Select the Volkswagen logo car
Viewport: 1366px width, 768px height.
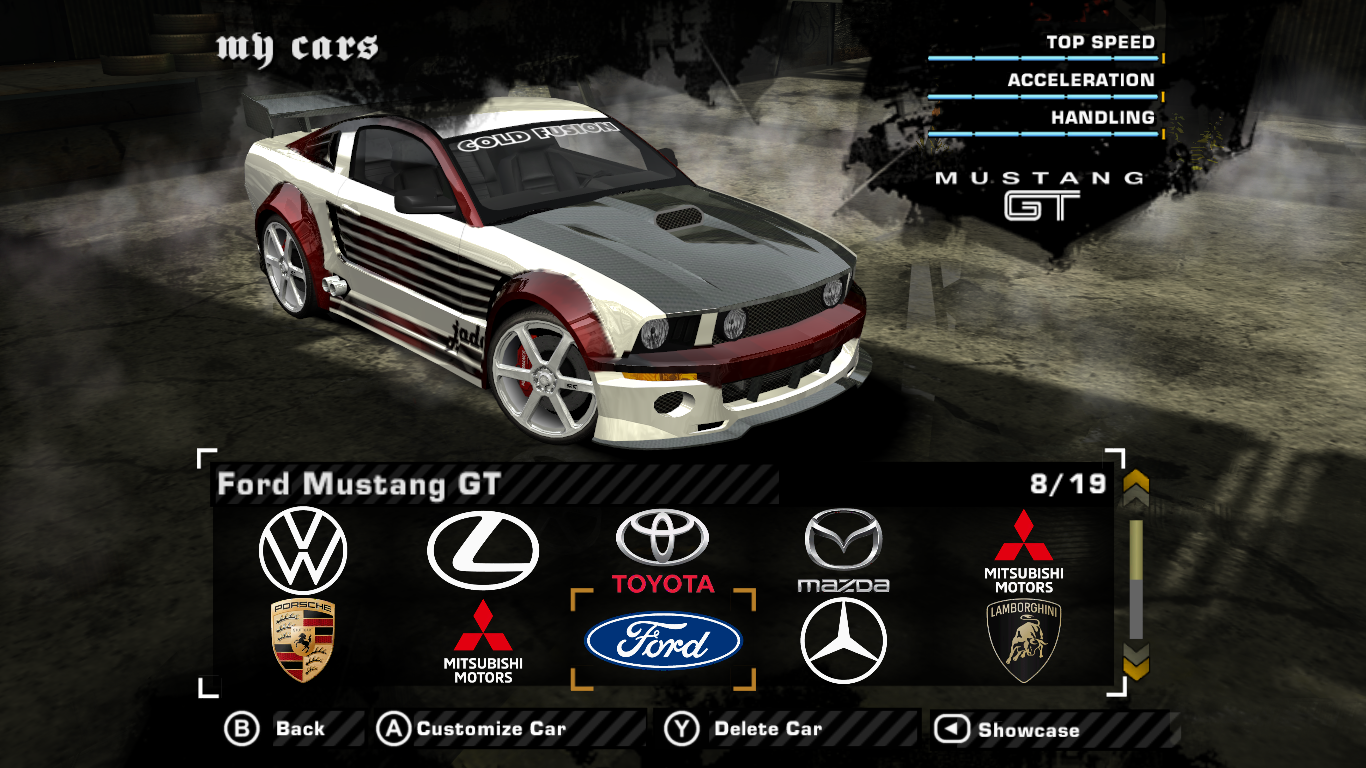[302, 550]
